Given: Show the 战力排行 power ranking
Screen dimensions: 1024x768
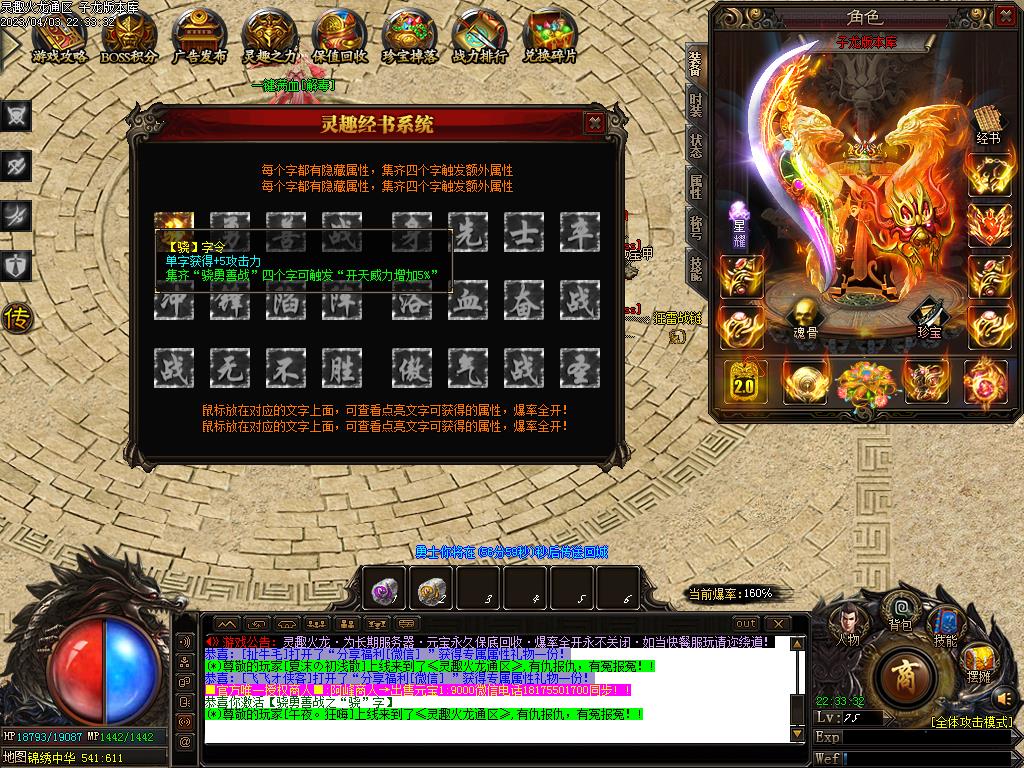Looking at the screenshot, I should click(x=479, y=38).
